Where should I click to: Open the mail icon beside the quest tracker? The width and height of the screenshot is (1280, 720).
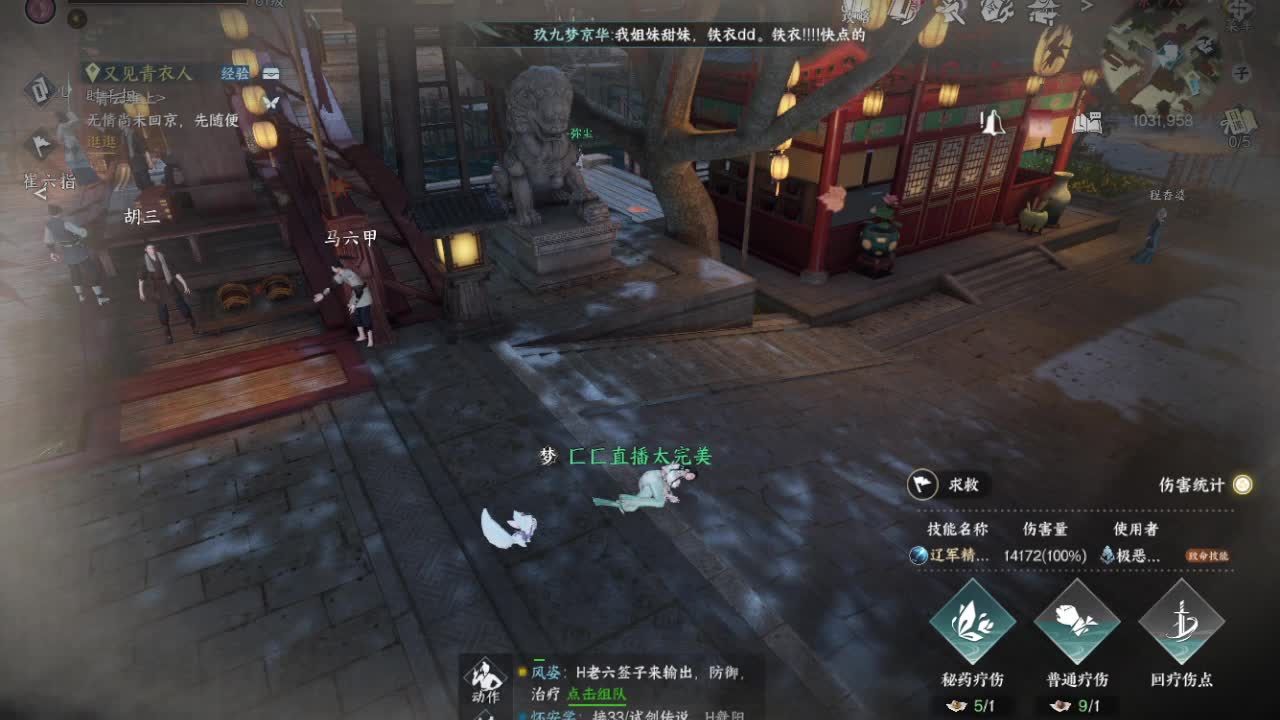[x=271, y=73]
